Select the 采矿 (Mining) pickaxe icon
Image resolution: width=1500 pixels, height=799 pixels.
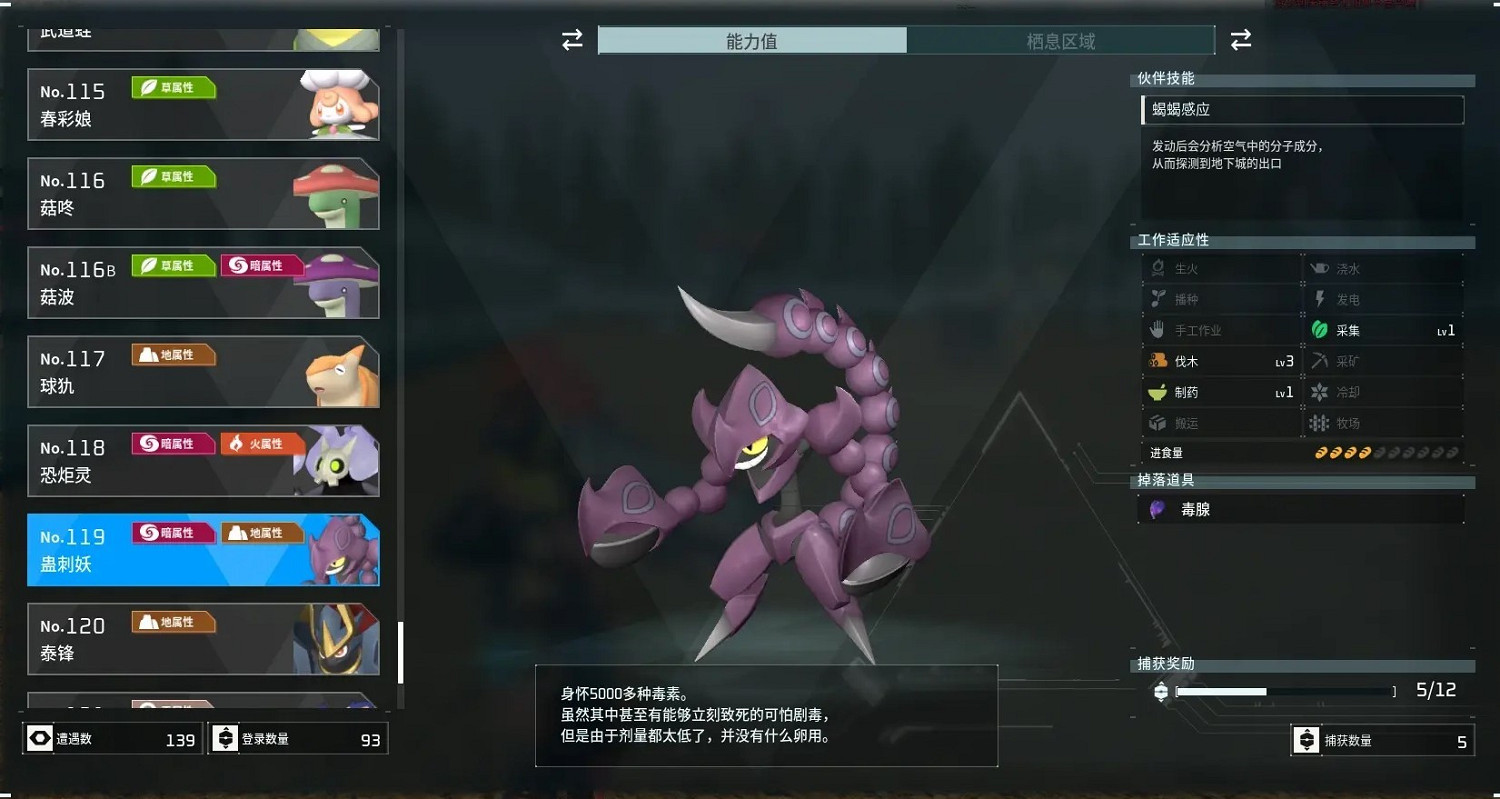1321,361
